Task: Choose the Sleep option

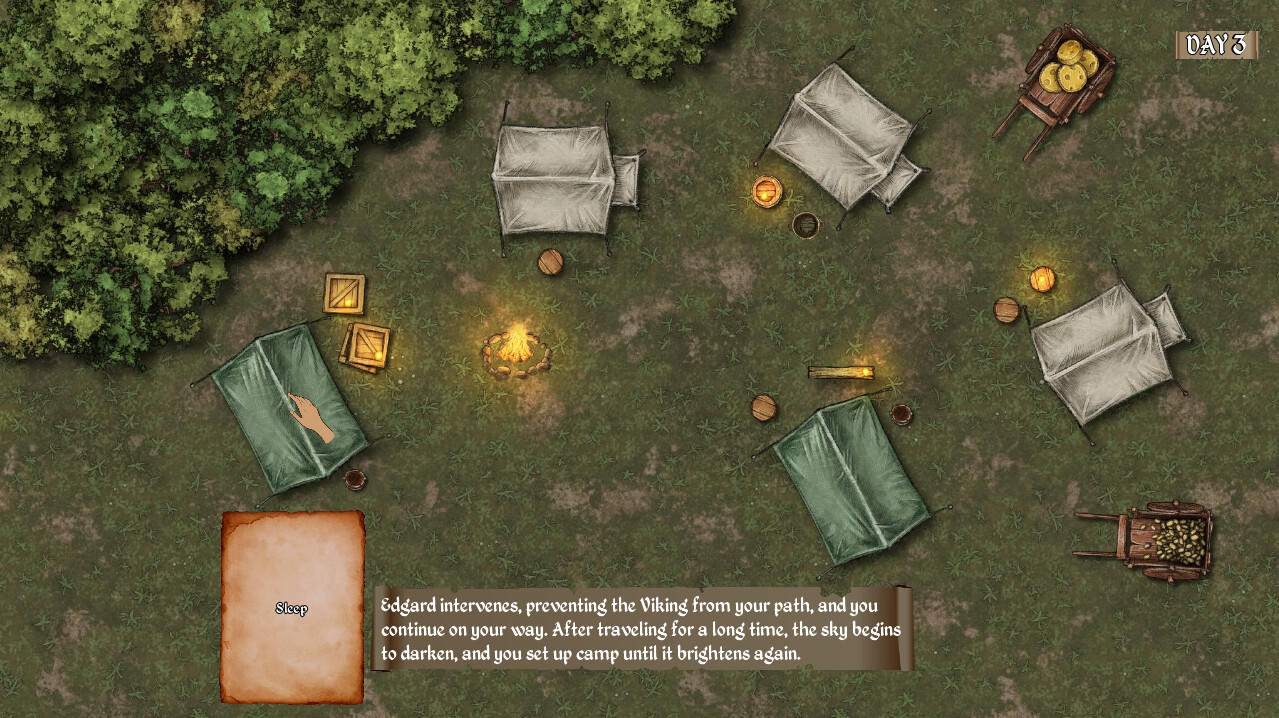Action: [292, 608]
